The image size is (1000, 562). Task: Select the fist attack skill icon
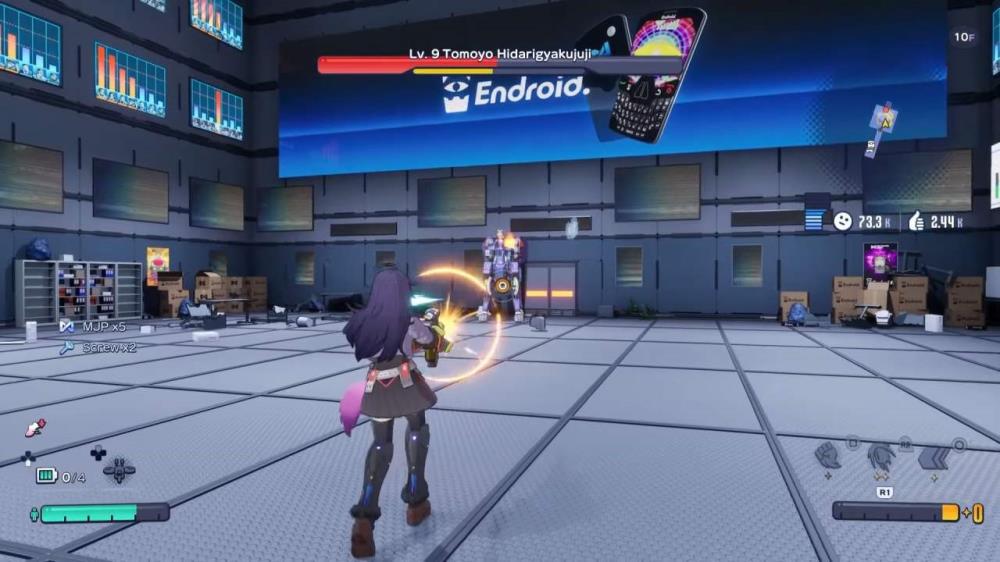click(827, 455)
